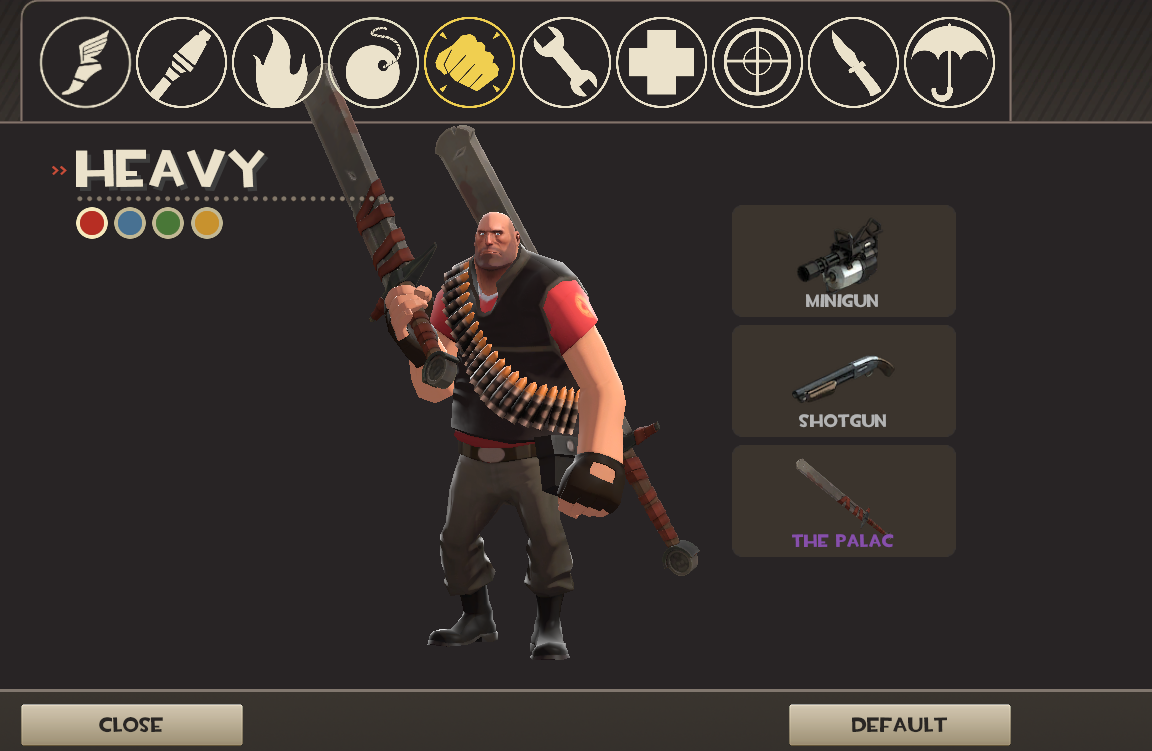Image resolution: width=1152 pixels, height=751 pixels.
Task: Switch to the Engineer wrench tab
Action: click(565, 62)
